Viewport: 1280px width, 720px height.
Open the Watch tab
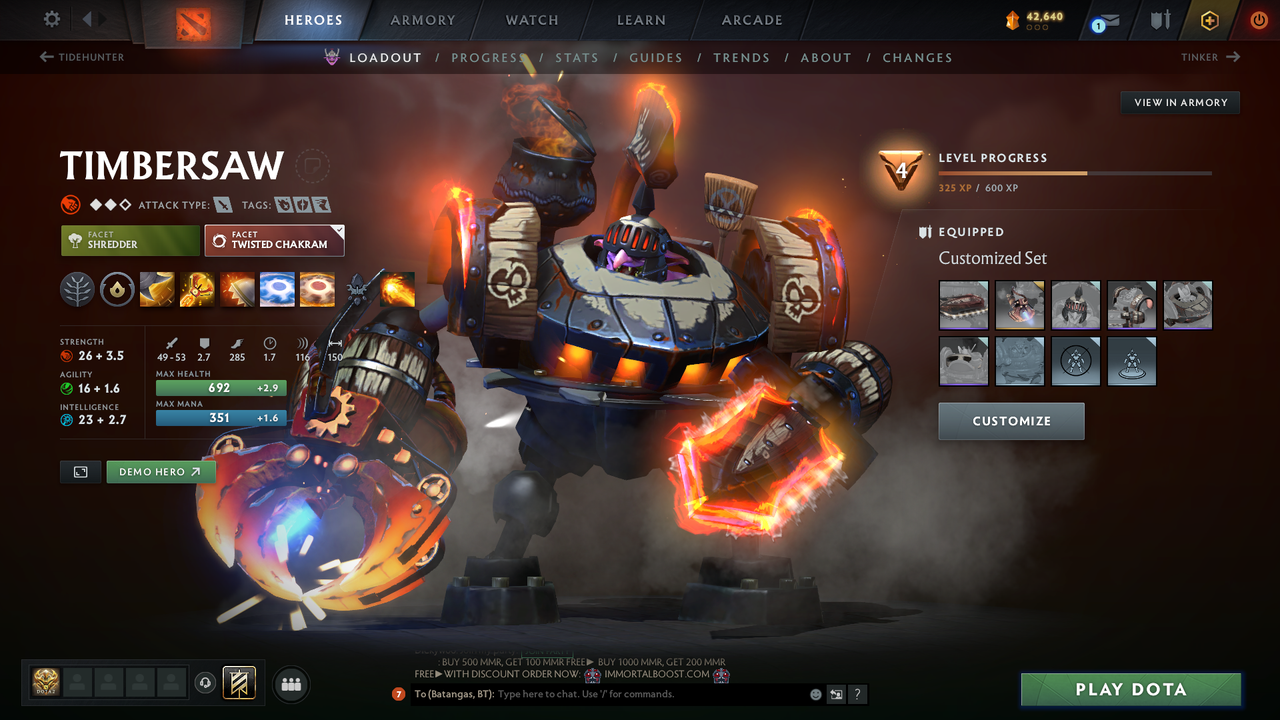point(532,20)
